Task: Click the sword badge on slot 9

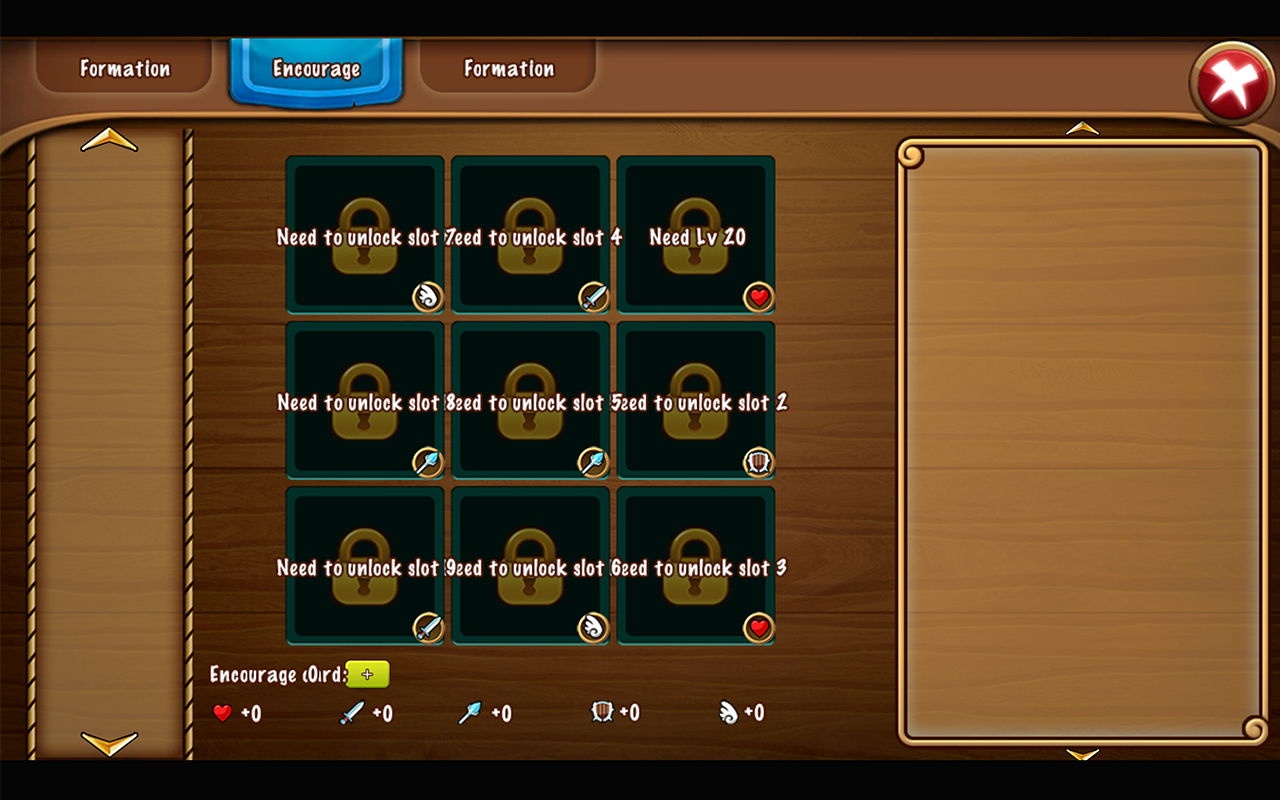Action: [427, 626]
